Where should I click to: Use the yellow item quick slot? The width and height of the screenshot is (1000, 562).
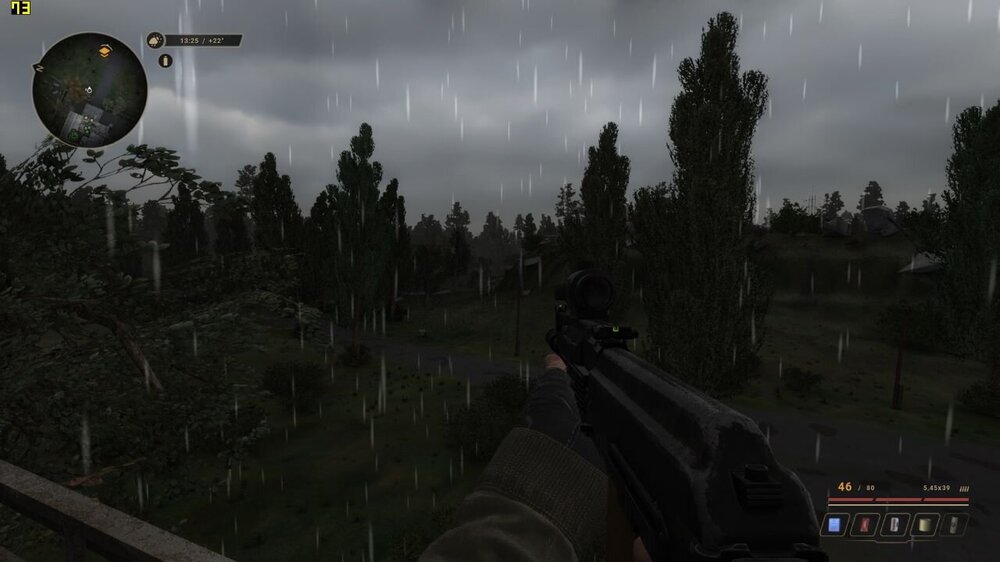click(925, 524)
